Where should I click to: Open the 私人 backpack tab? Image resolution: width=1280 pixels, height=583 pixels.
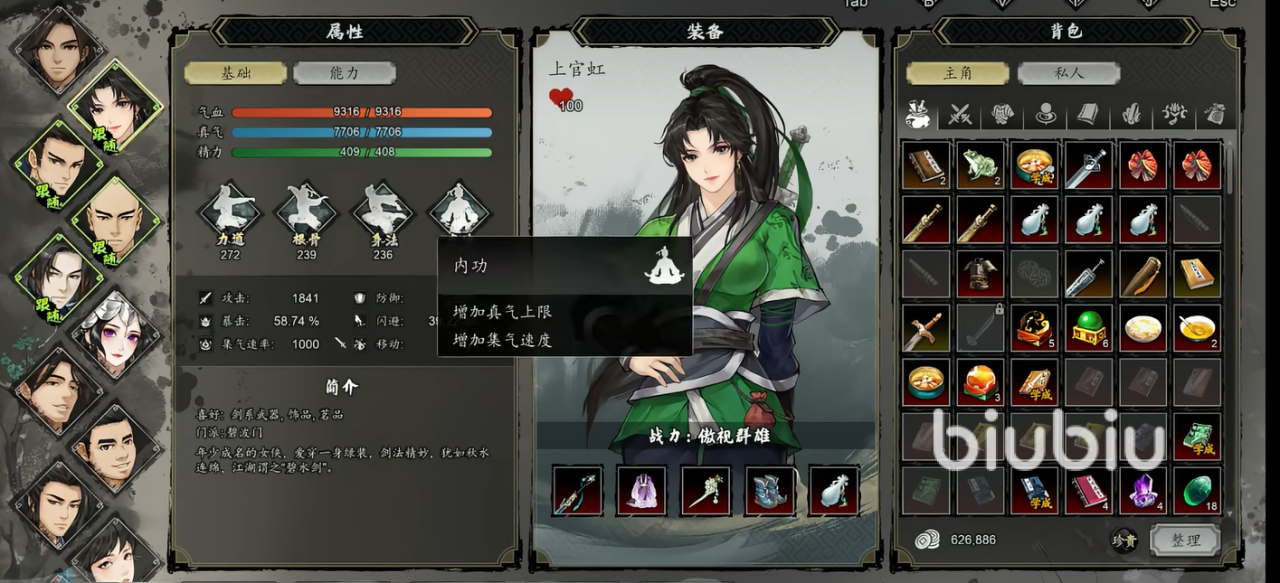tap(1068, 73)
